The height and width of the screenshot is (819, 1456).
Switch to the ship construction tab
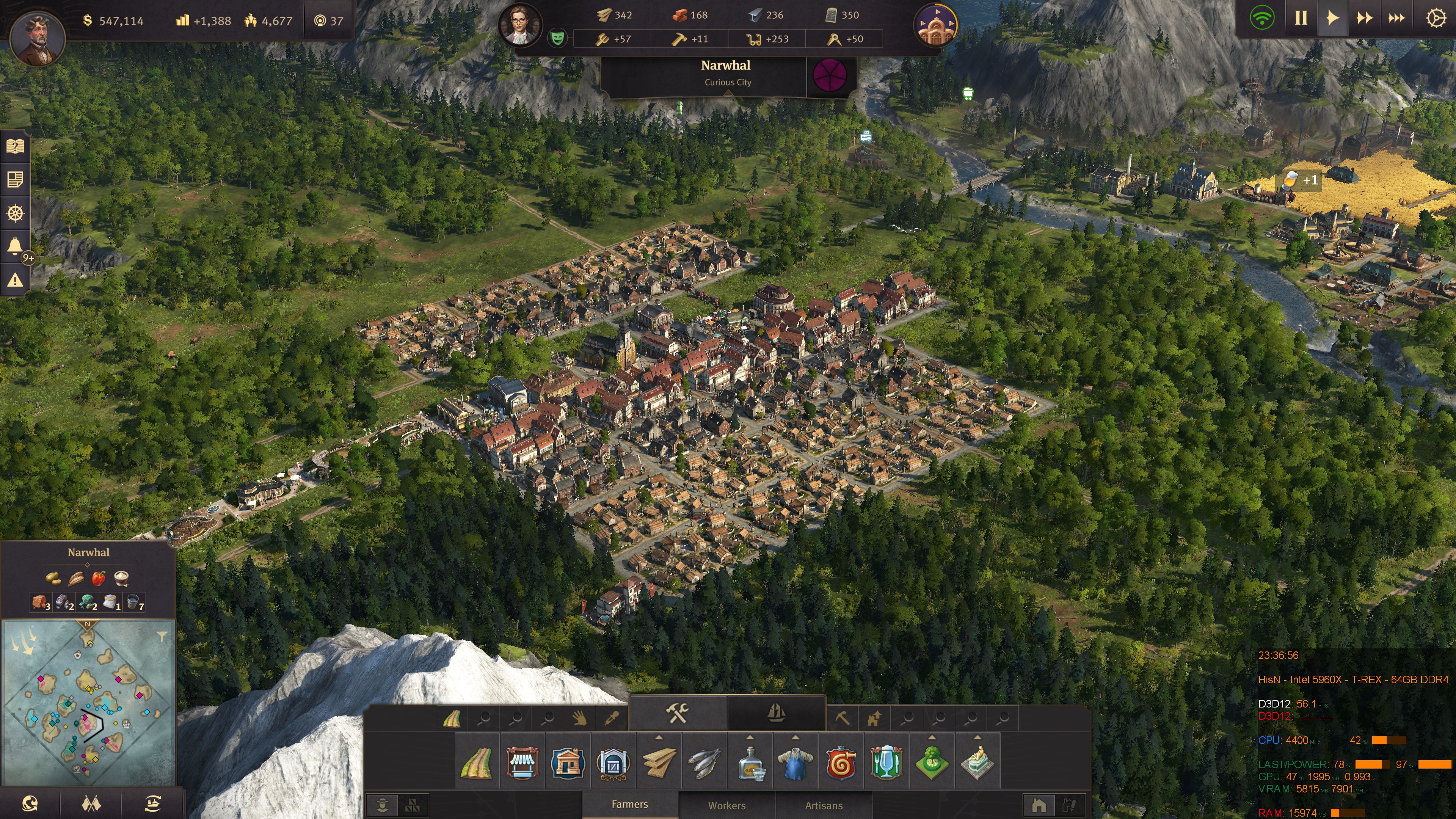[777, 713]
